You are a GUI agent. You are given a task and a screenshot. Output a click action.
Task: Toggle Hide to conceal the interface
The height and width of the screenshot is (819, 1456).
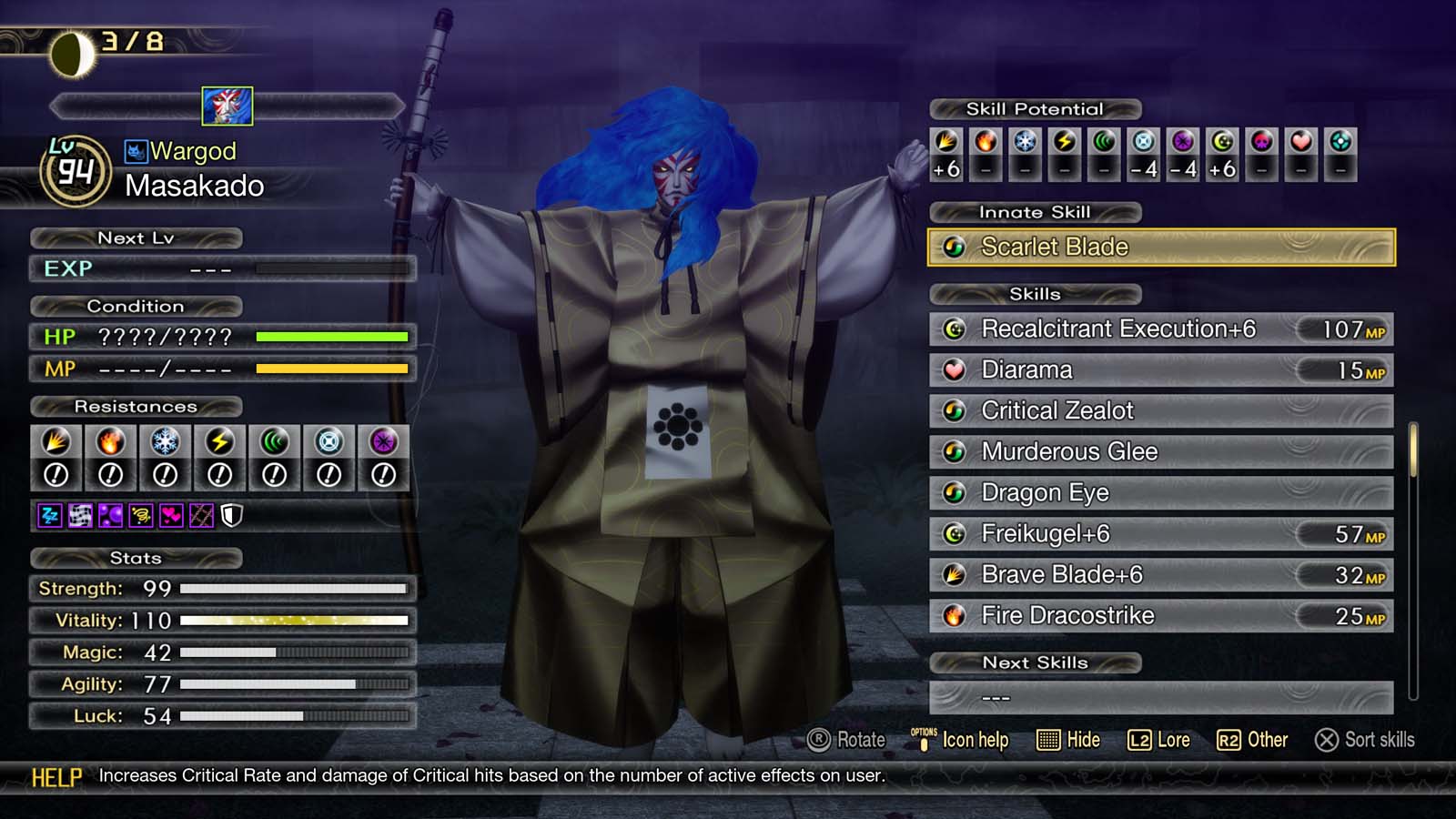1070,740
